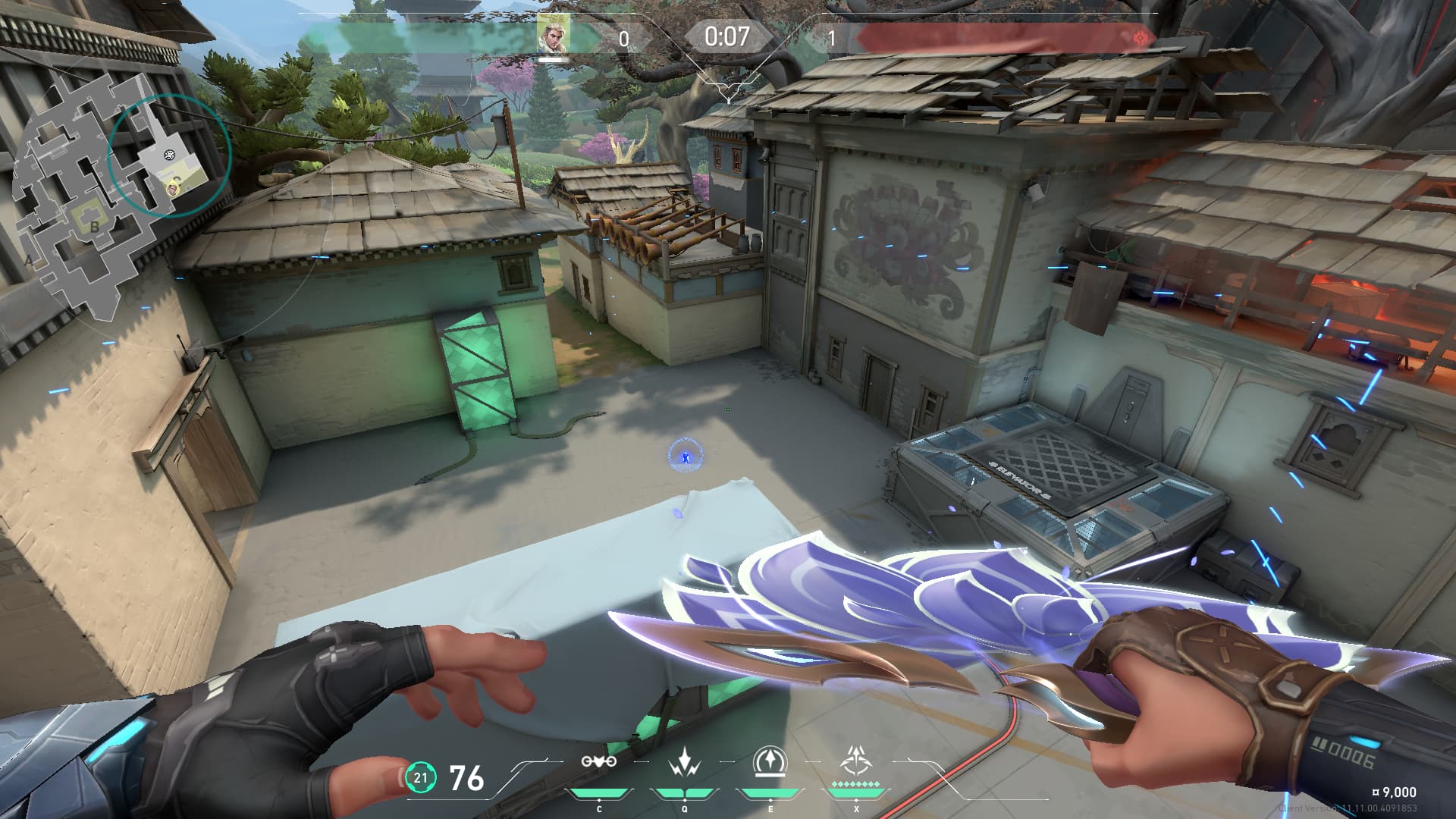
Task: Select the agent portrait in top bar
Action: coord(553,35)
